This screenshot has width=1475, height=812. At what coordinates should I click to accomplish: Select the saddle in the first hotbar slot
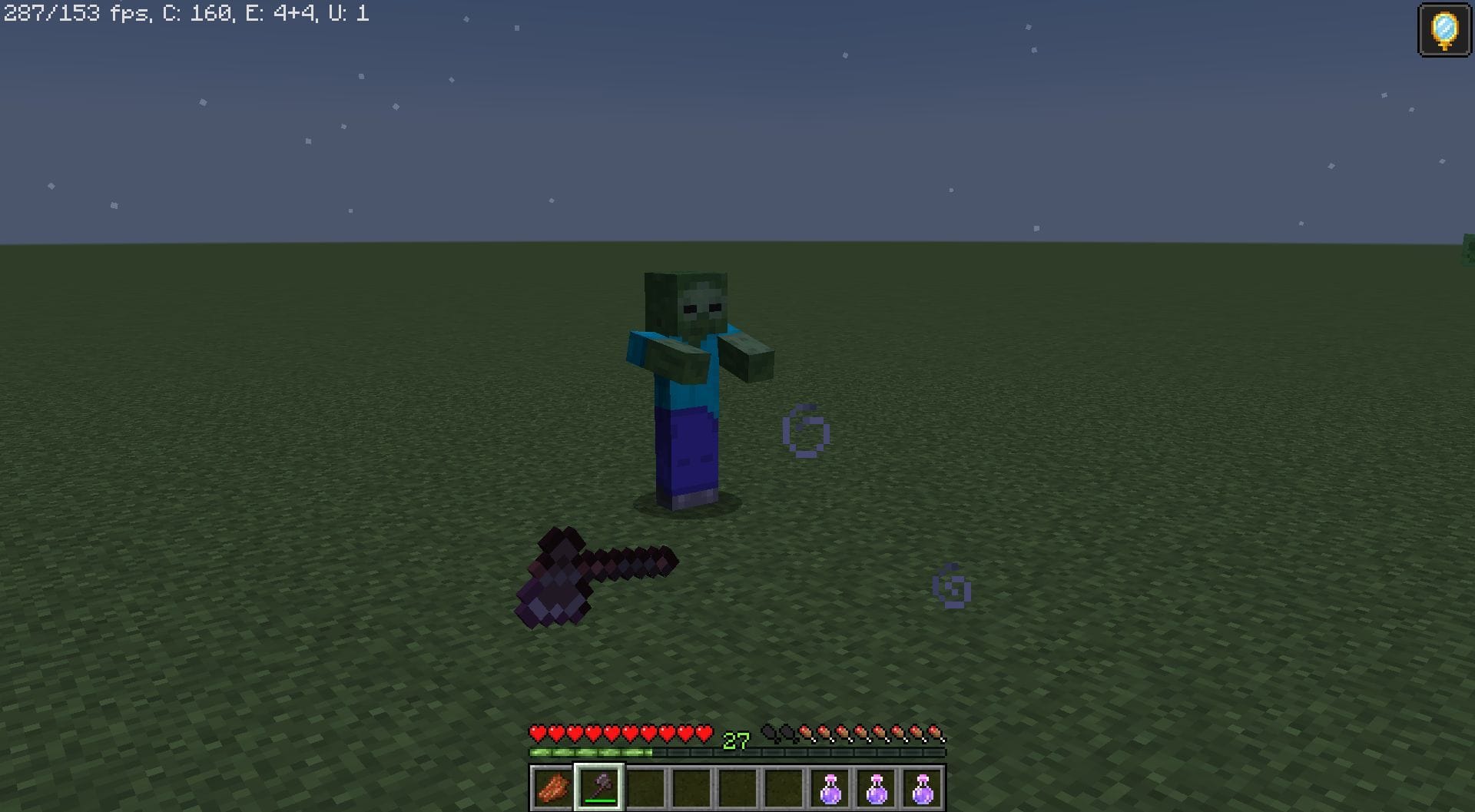[552, 784]
